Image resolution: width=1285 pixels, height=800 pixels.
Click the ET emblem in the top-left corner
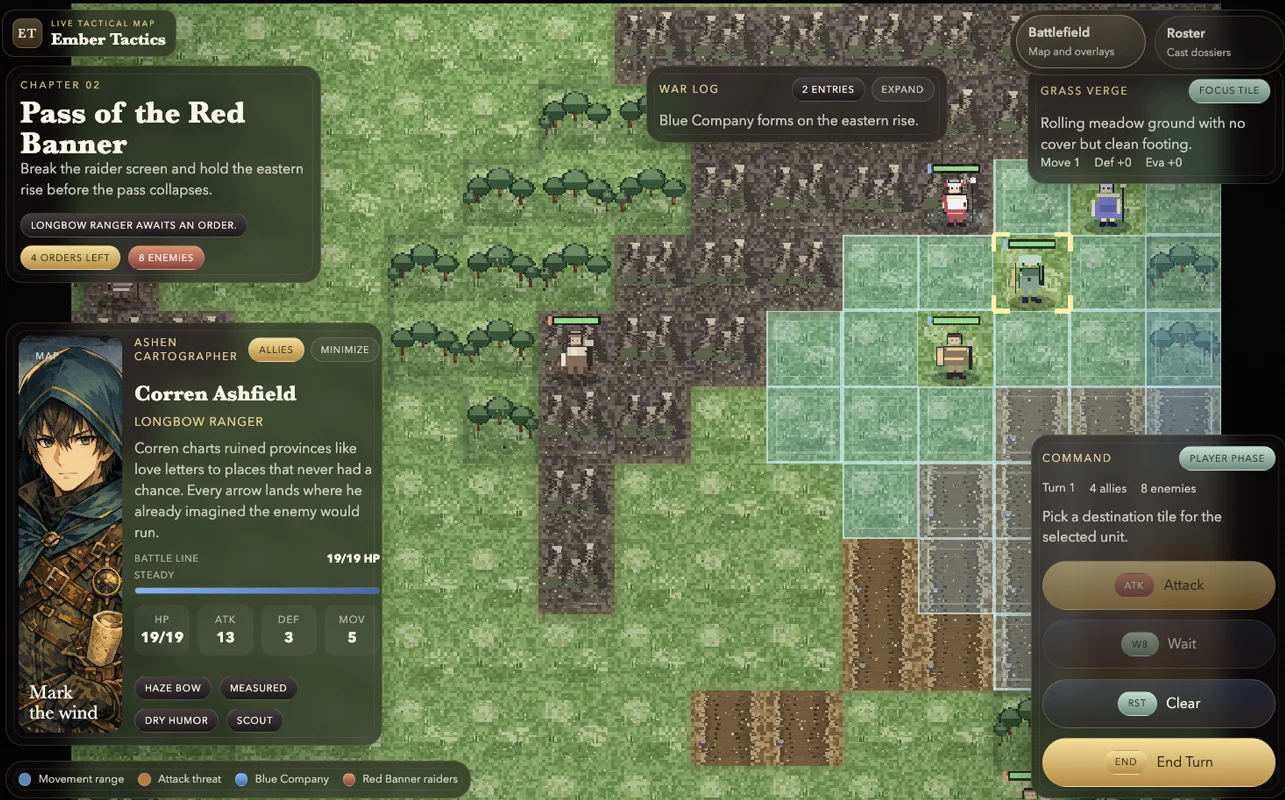tap(26, 33)
